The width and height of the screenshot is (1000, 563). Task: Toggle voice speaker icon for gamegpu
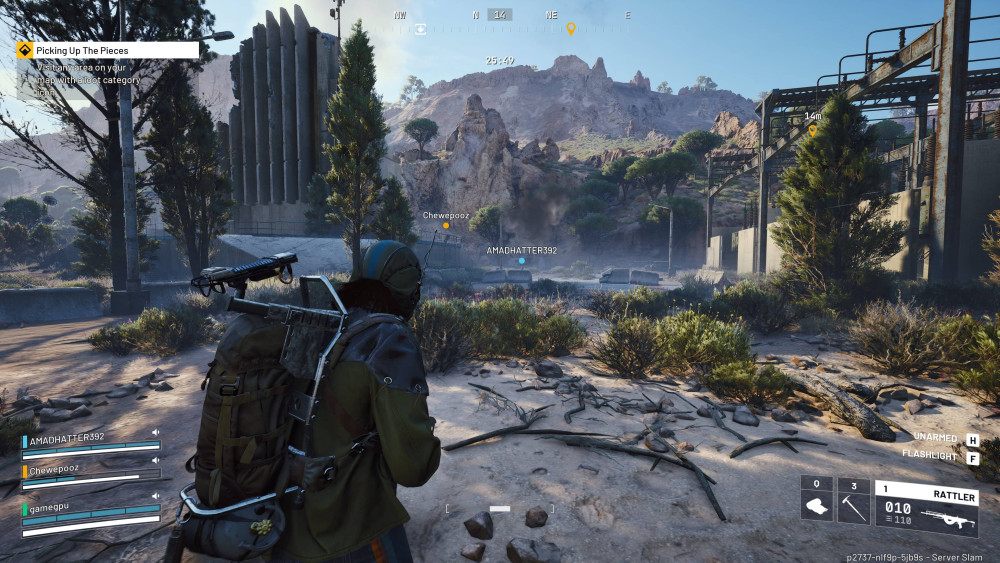156,495
